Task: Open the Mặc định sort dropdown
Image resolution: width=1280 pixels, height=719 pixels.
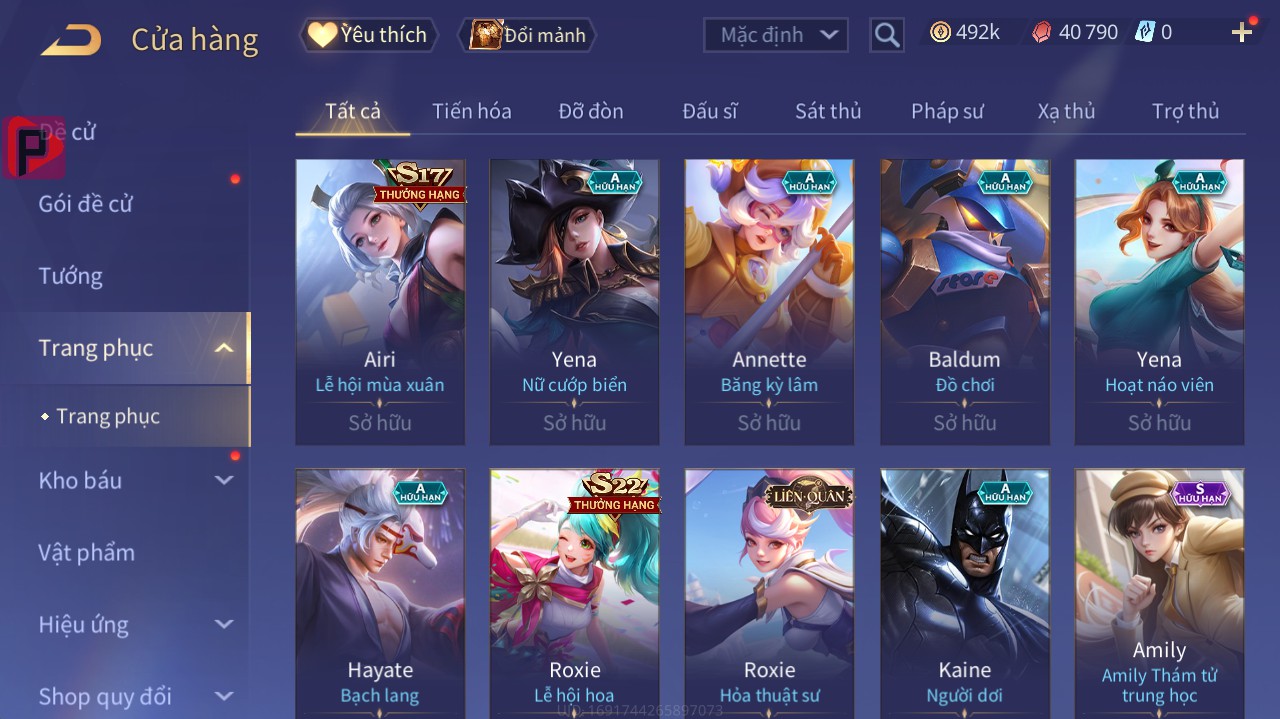Action: coord(776,35)
